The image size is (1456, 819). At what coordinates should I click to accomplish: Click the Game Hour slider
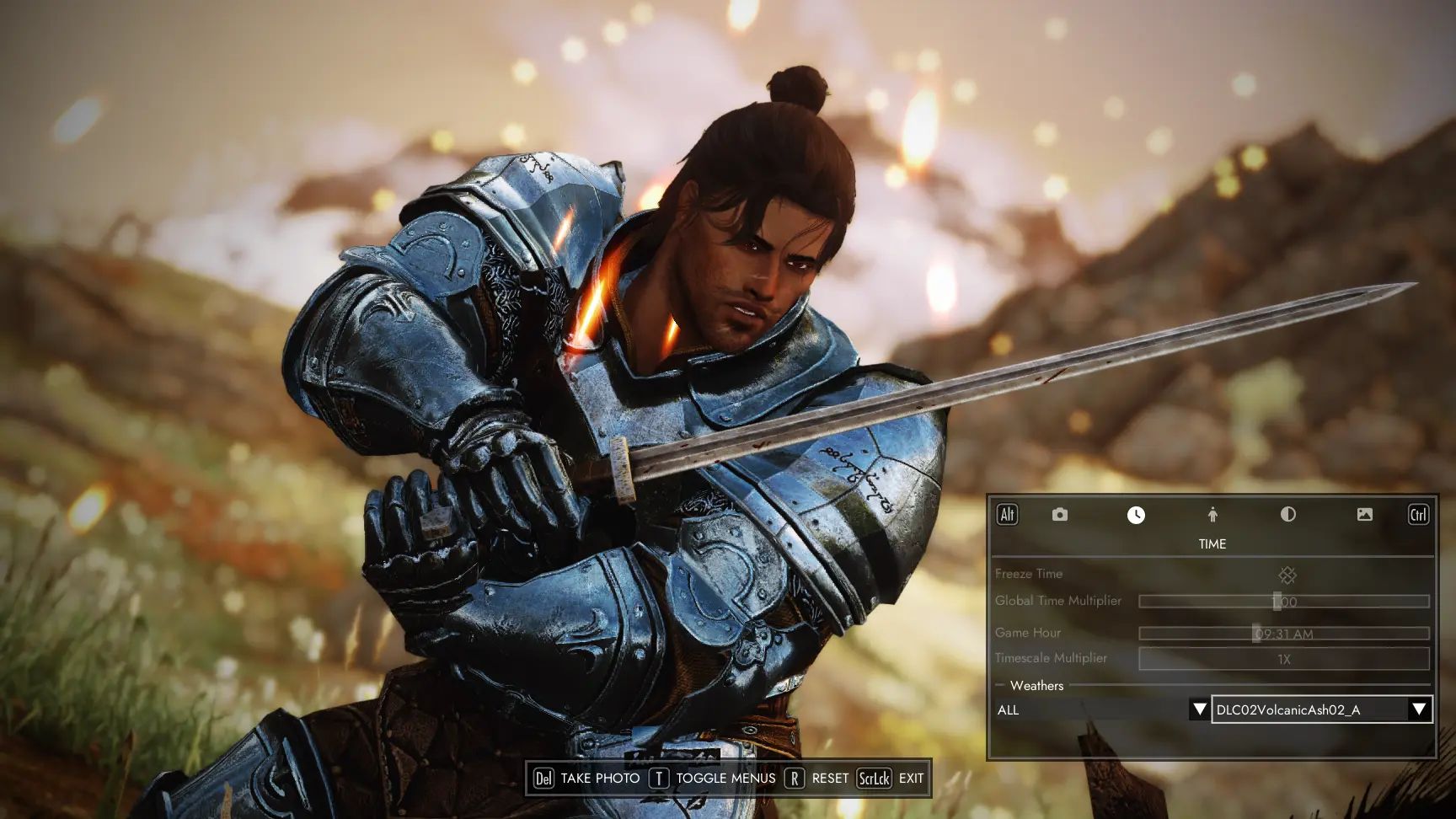tap(1283, 634)
